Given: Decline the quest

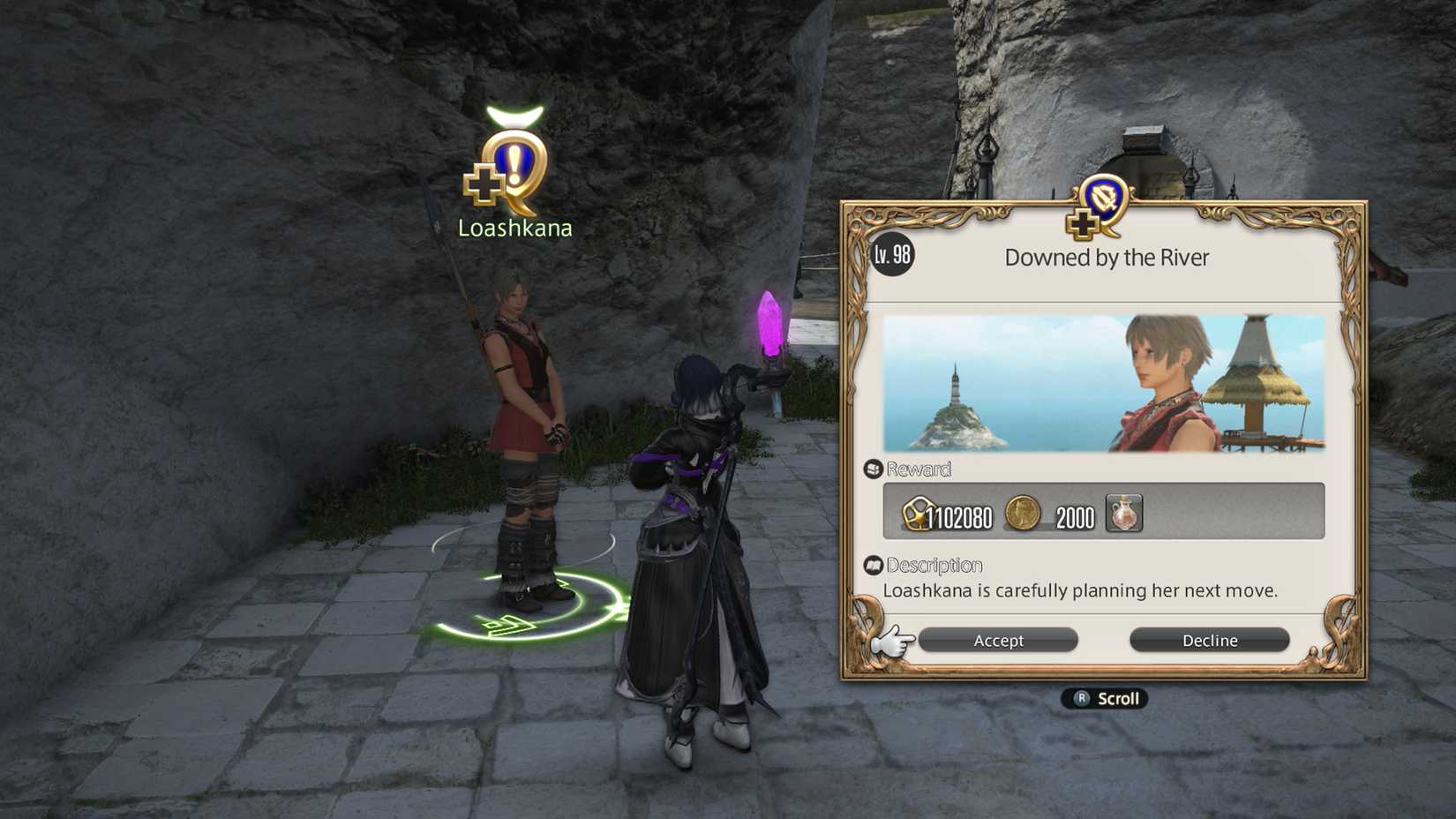Looking at the screenshot, I should coord(1209,640).
